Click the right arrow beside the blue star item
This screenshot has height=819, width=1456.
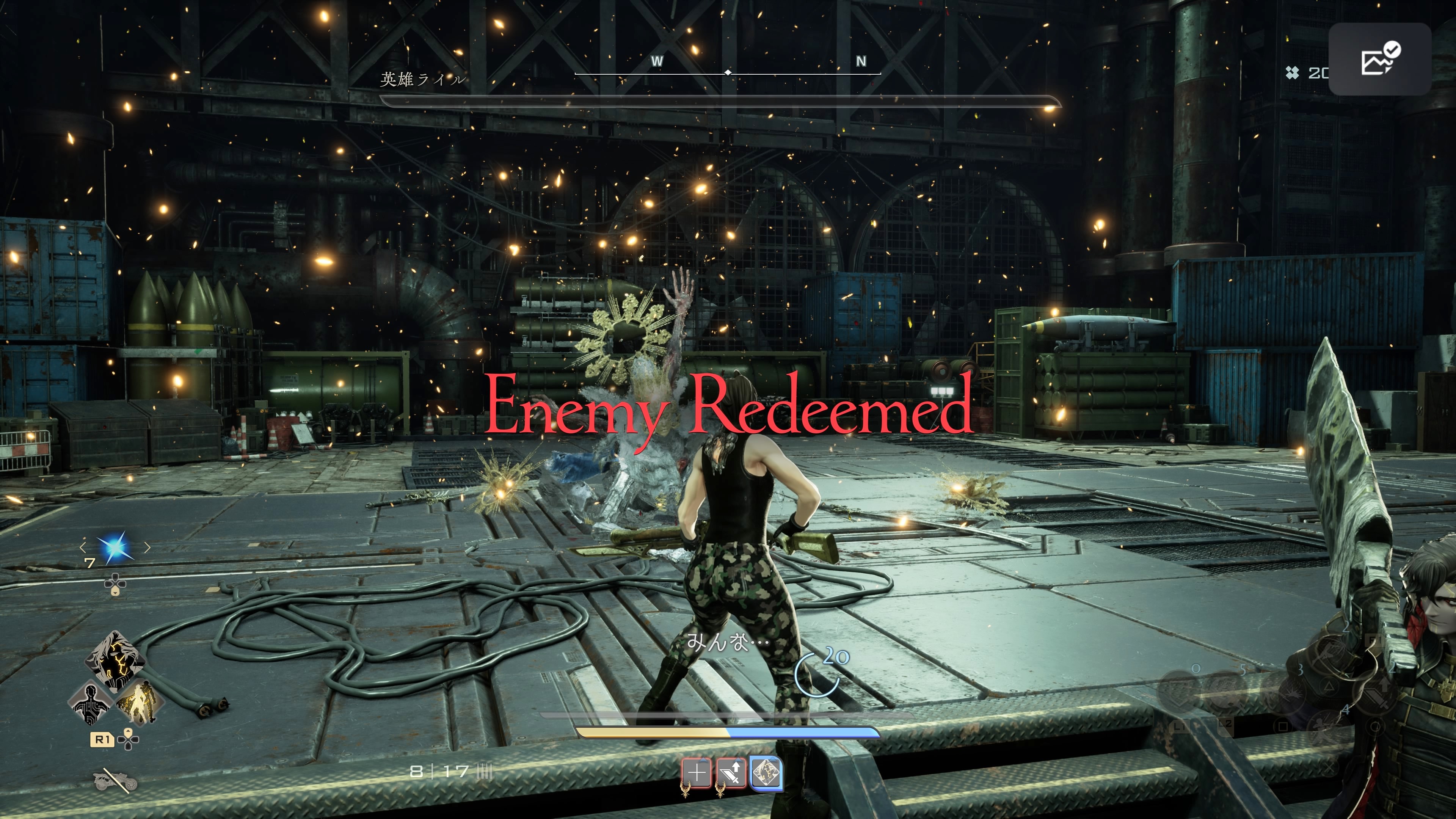tap(147, 547)
